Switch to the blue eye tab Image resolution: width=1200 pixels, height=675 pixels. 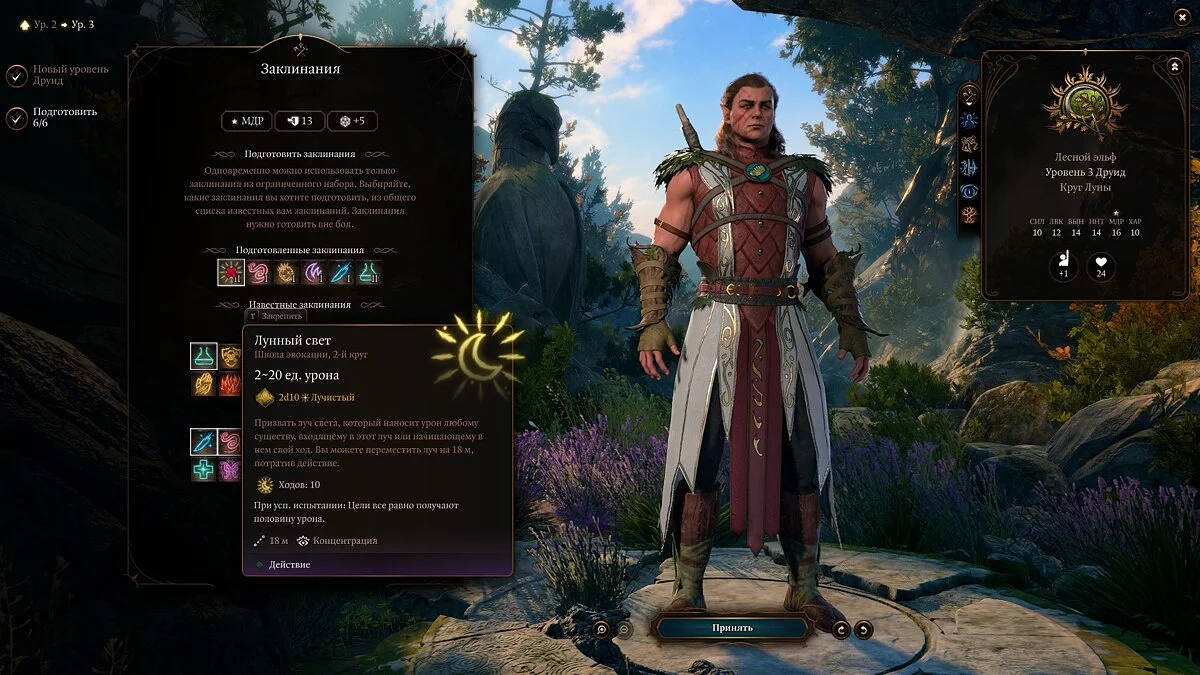969,191
